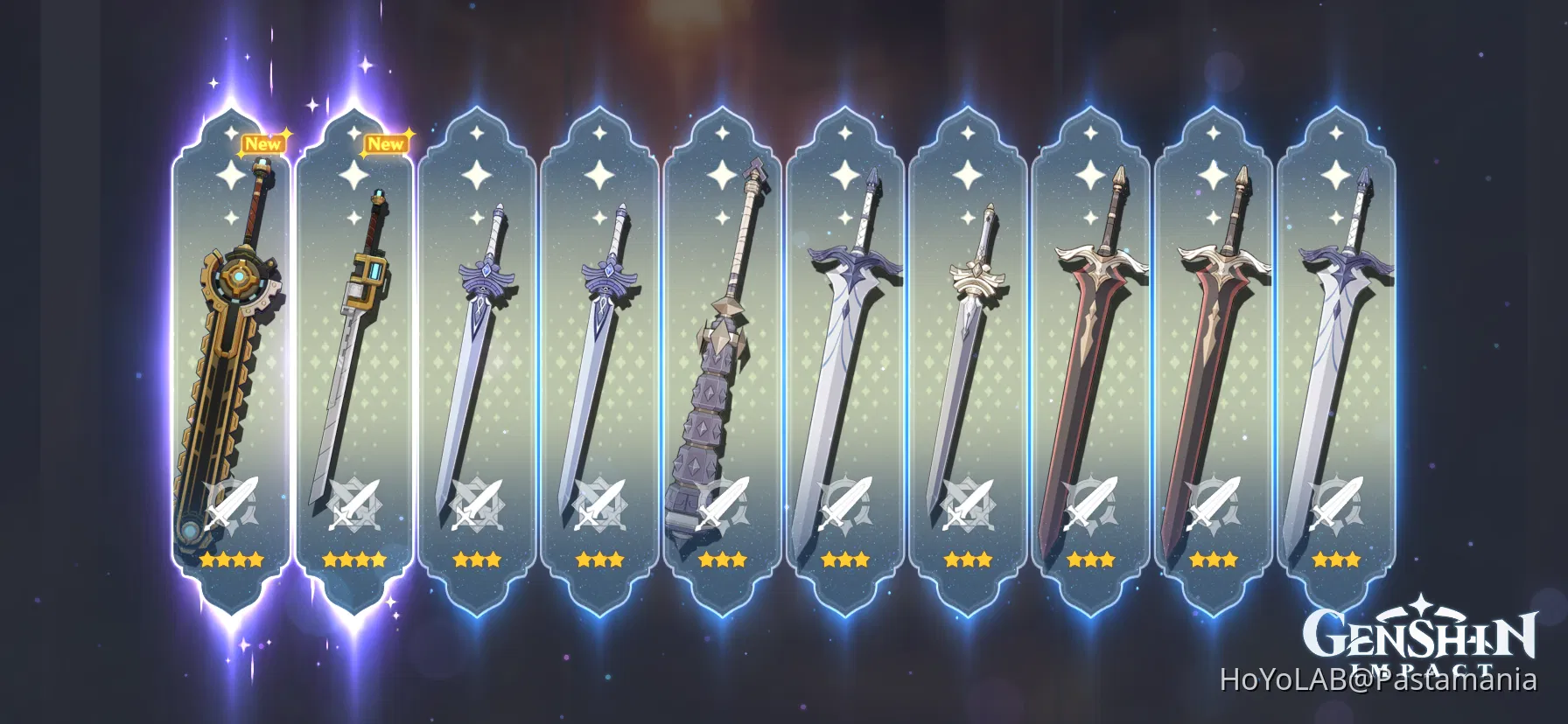
Task: Click the three-star rating under the final weapon
Action: coord(1337,560)
